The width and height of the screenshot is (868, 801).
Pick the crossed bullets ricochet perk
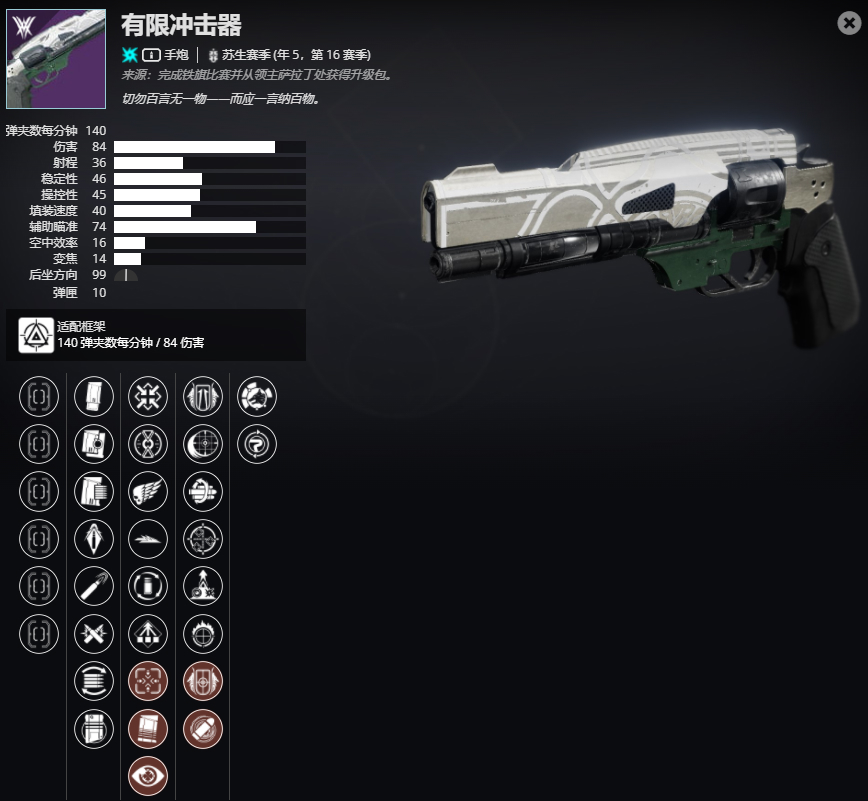tap(94, 633)
